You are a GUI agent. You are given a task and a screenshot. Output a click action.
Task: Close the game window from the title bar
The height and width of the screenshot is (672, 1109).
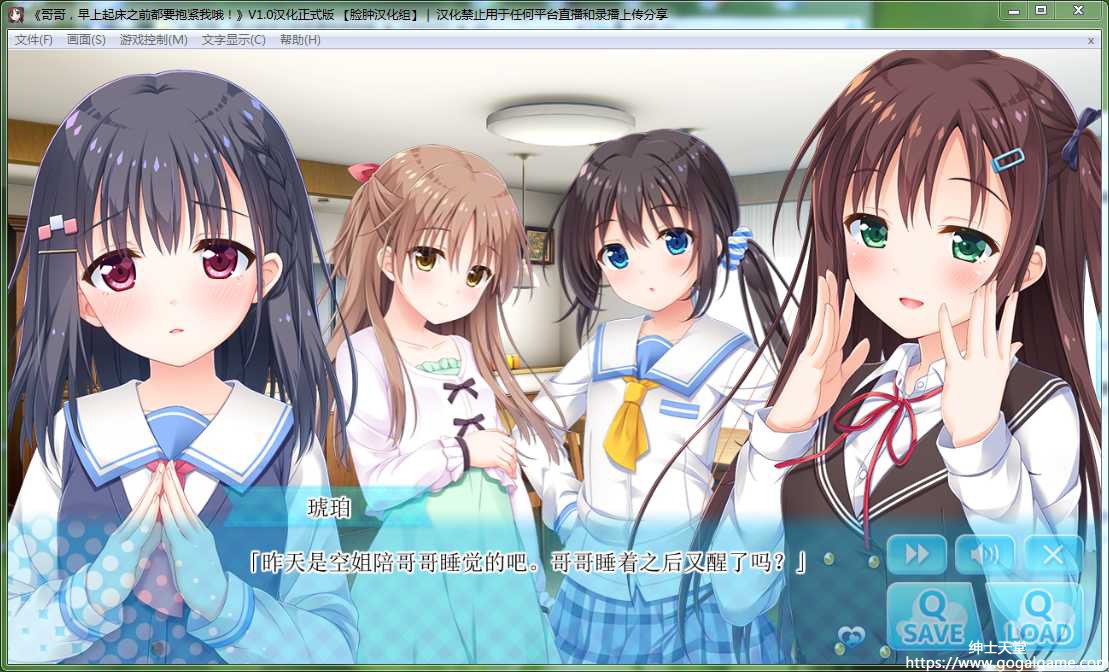[1078, 10]
